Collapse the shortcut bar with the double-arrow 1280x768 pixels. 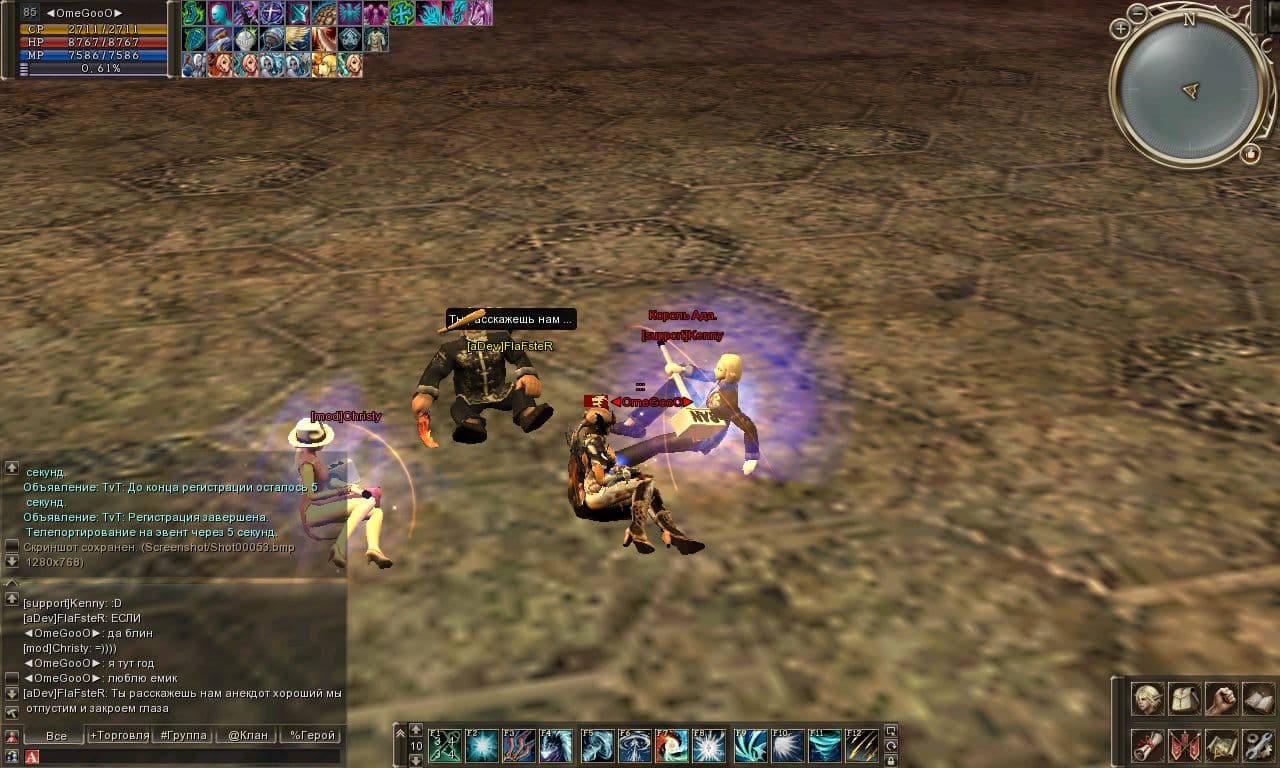pos(399,732)
